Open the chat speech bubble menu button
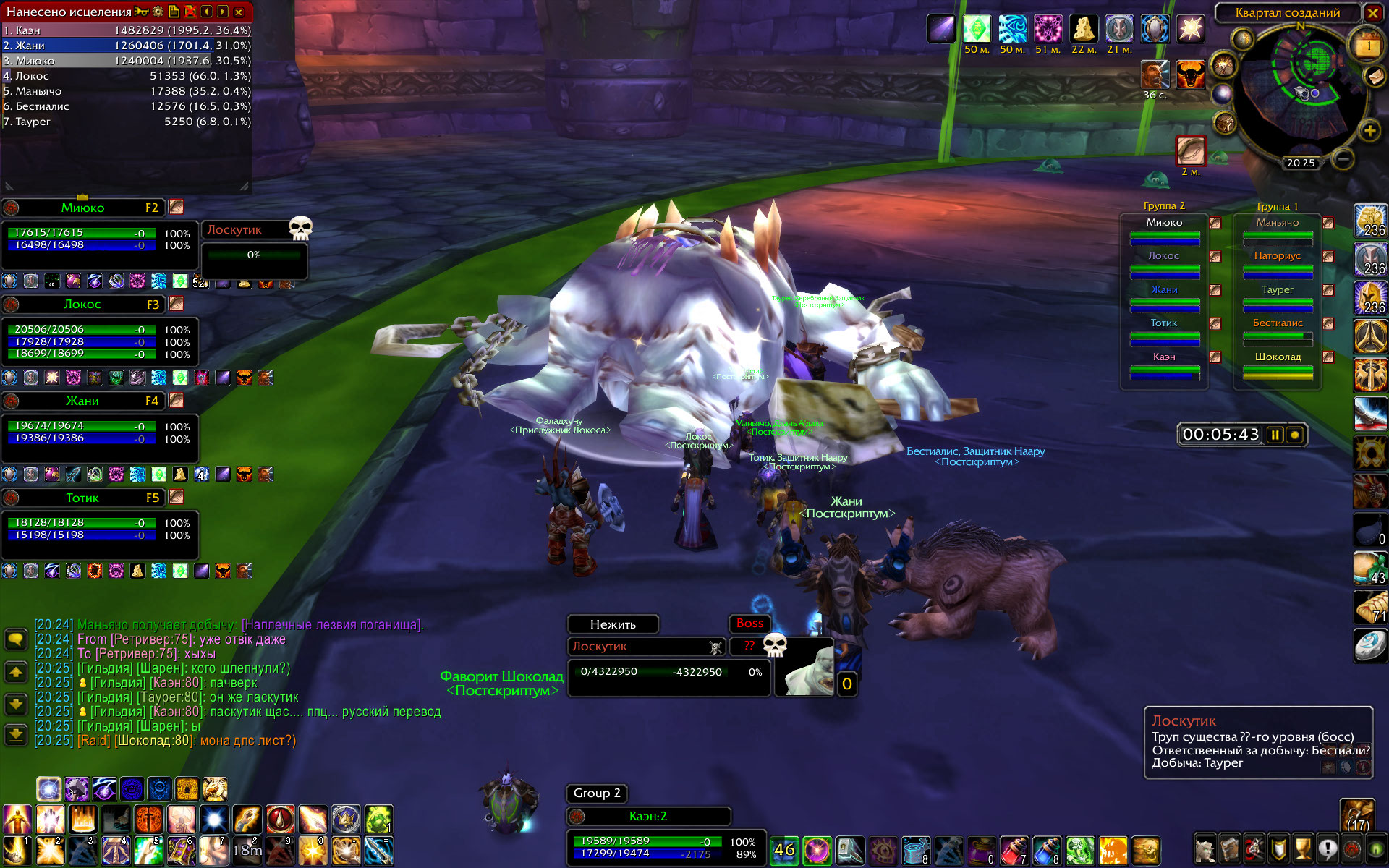1389x868 pixels. pyautogui.click(x=16, y=639)
